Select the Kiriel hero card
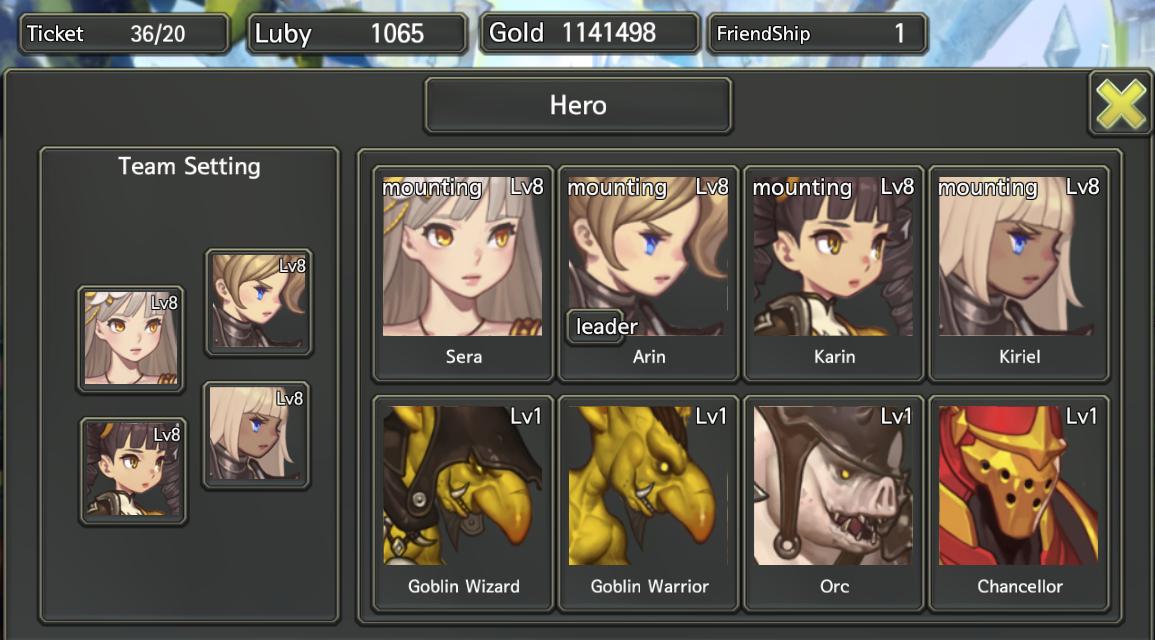This screenshot has height=640, width=1155. pyautogui.click(x=1019, y=272)
